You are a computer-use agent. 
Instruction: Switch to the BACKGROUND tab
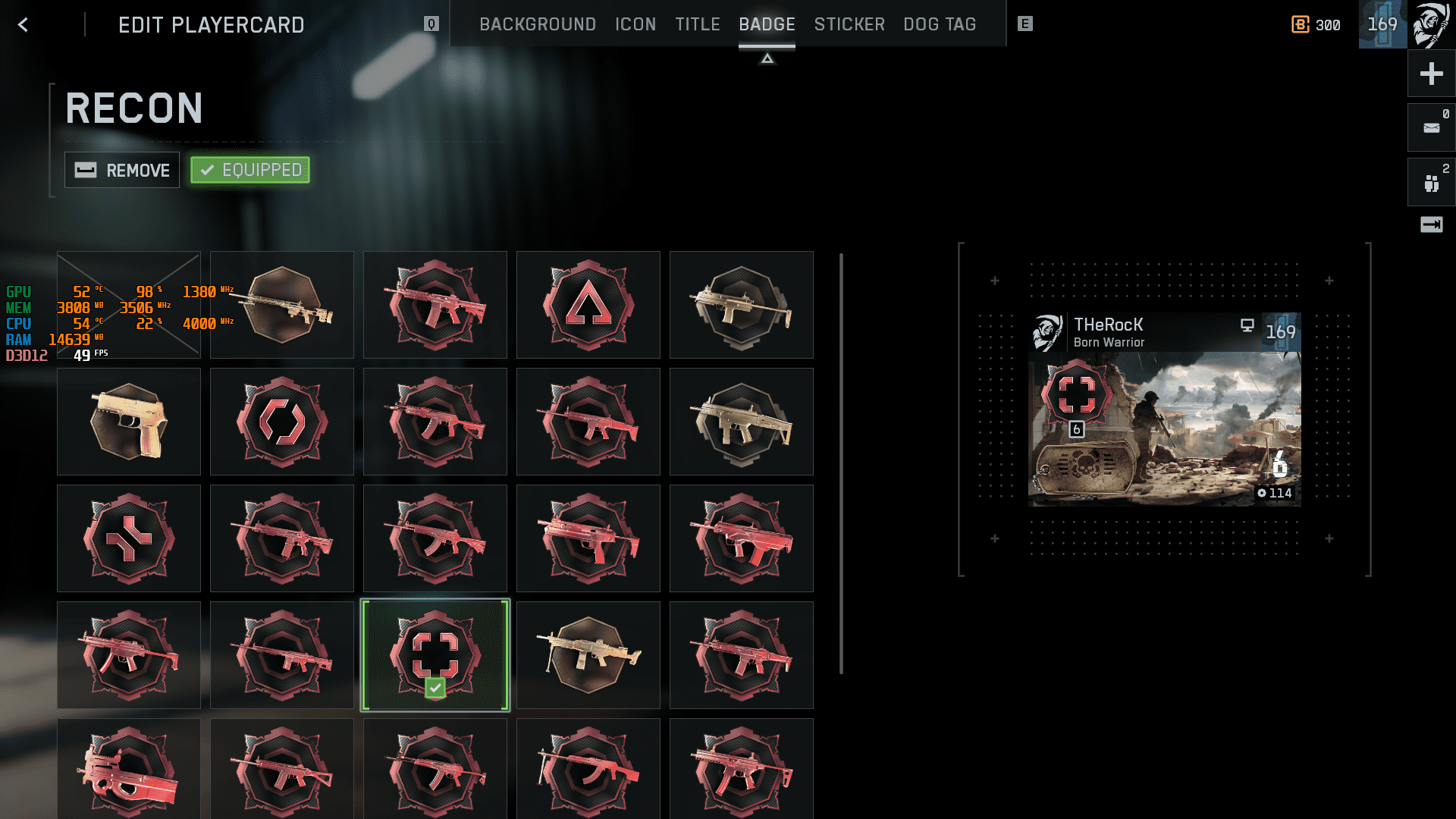coord(537,24)
